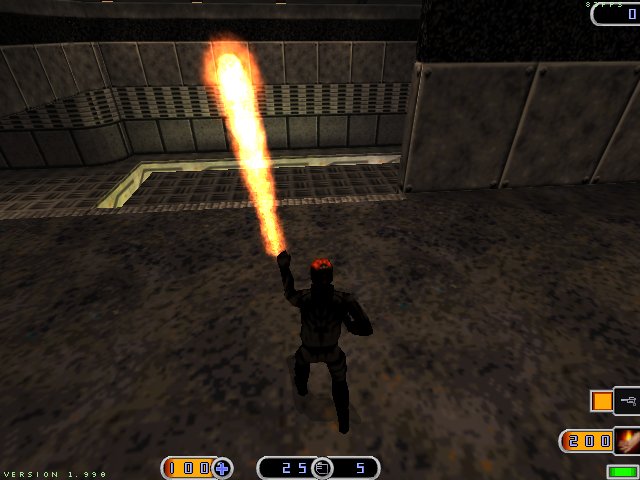
Task: Choose the pistol weapon slot
Action: [x=628, y=401]
